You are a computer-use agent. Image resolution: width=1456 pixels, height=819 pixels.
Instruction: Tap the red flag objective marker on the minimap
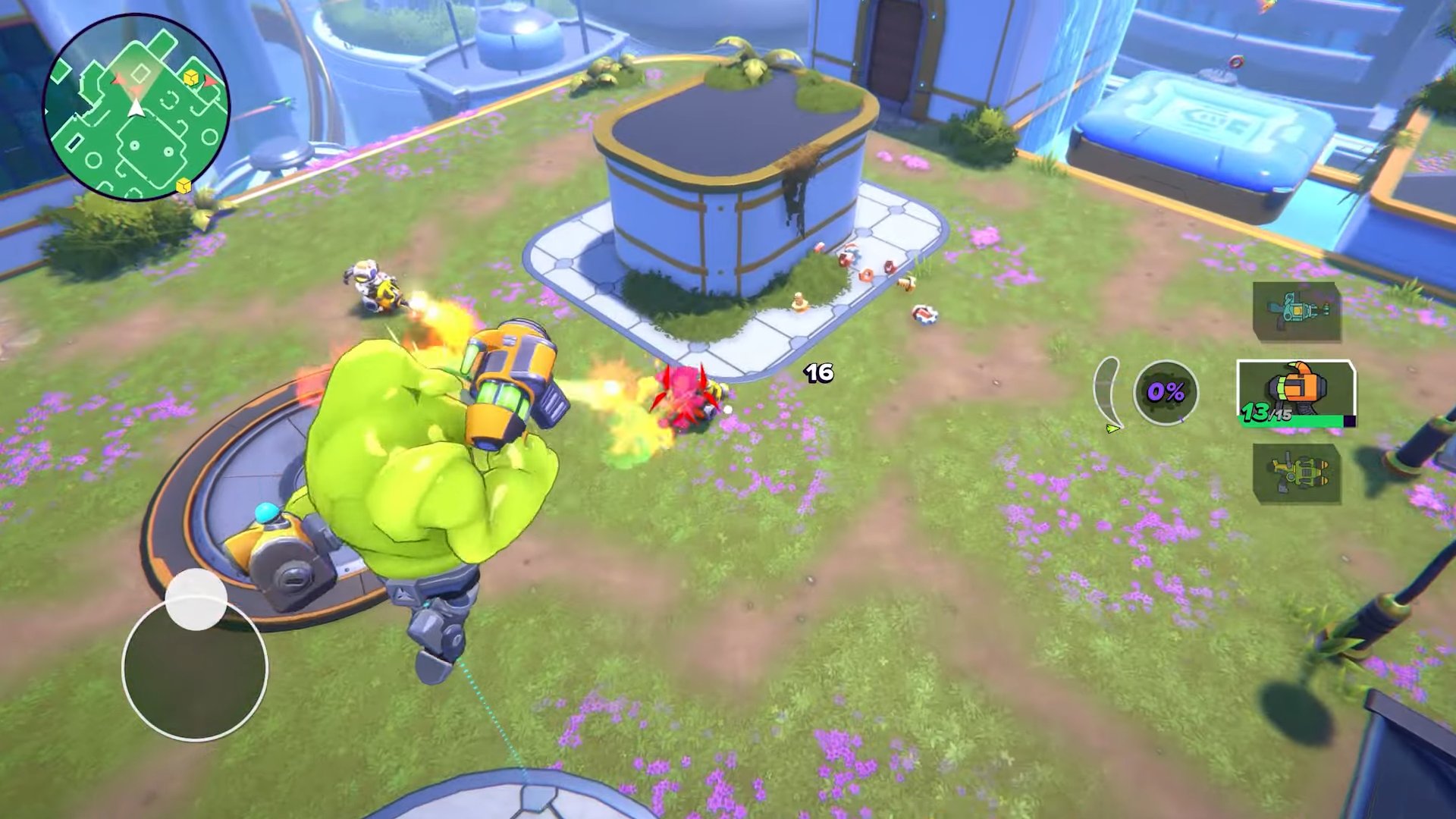pyautogui.click(x=210, y=81)
